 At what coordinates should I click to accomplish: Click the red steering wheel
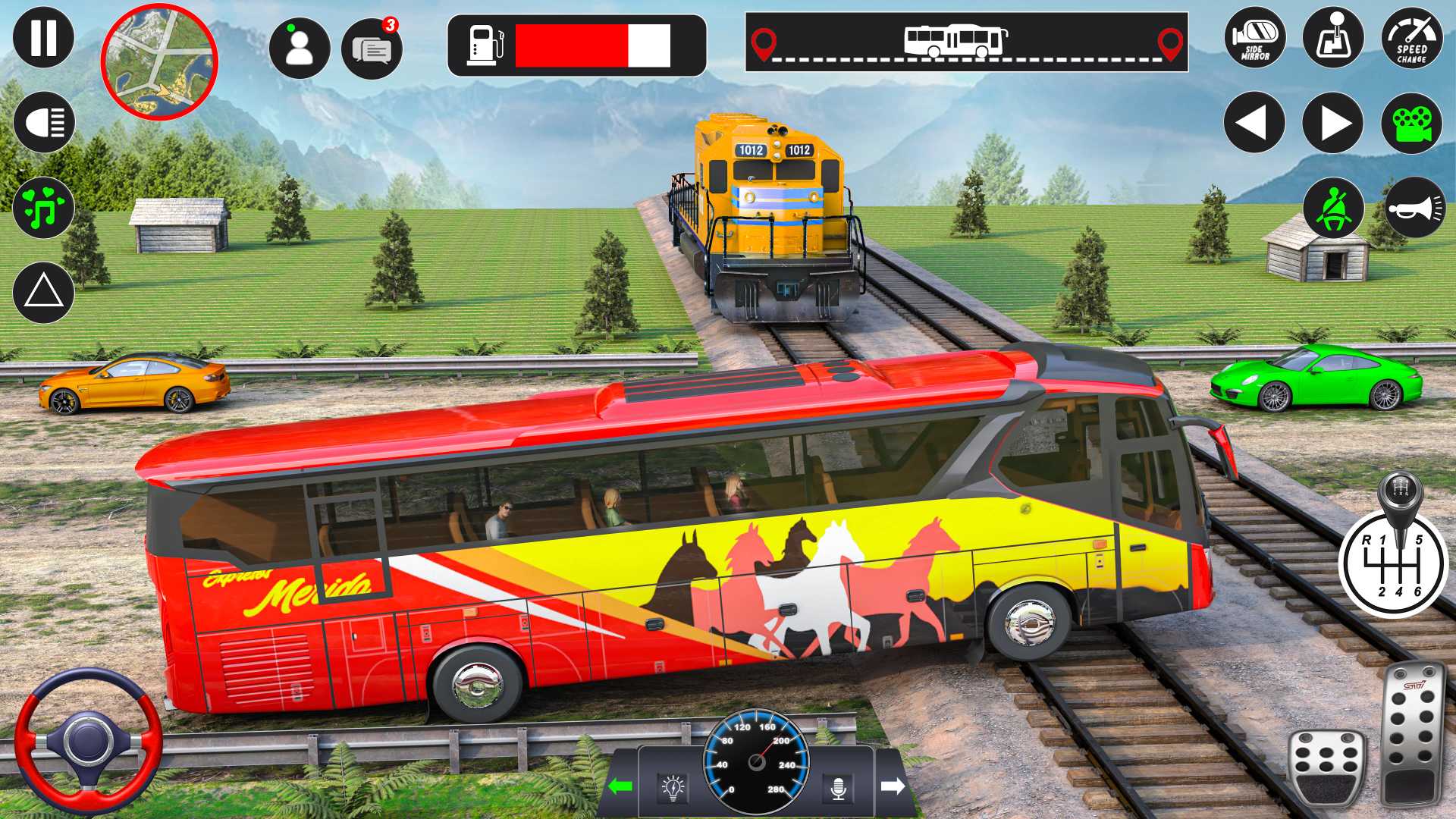coord(88,741)
